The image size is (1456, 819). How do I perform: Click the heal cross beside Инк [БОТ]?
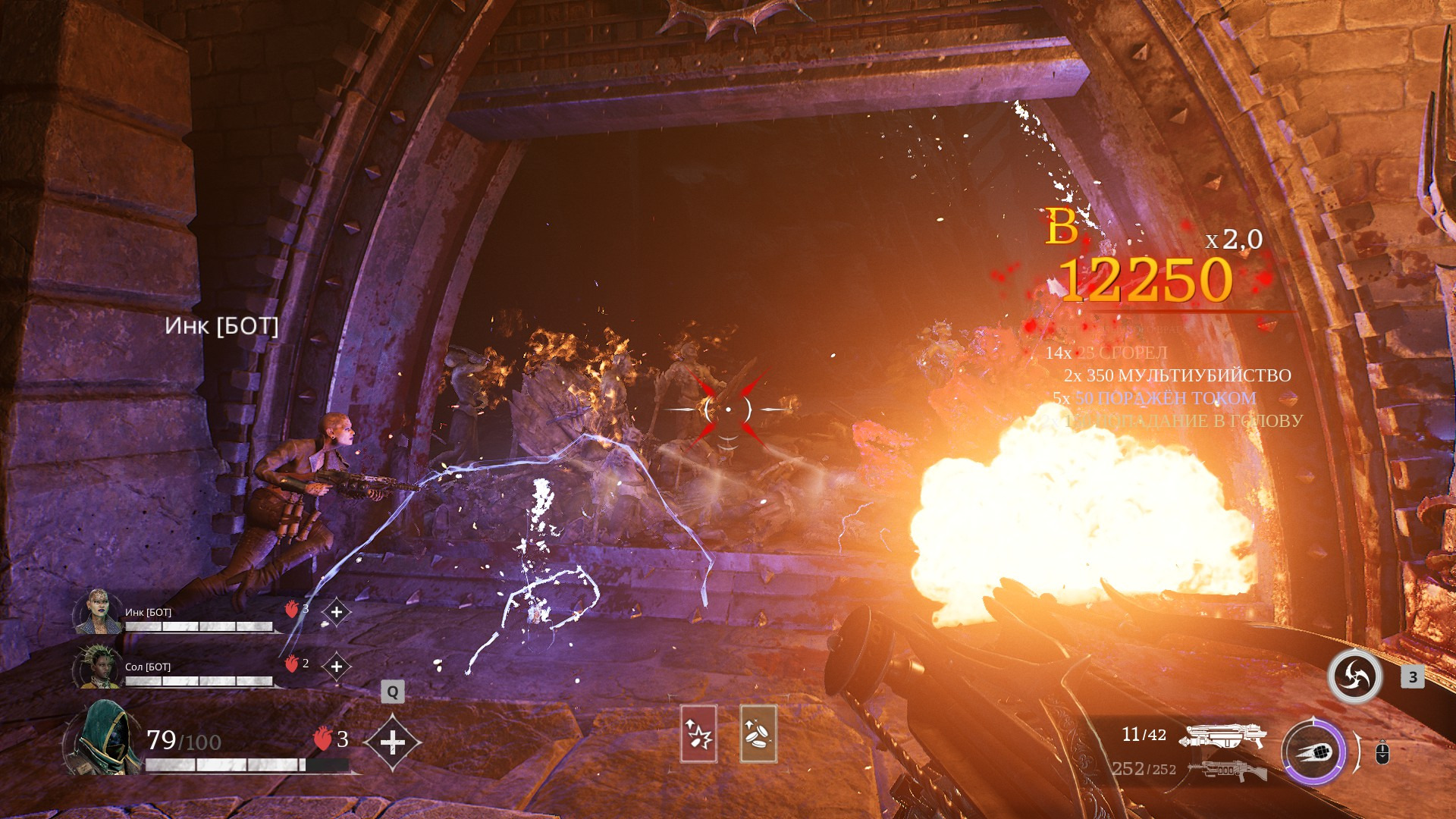(x=337, y=612)
